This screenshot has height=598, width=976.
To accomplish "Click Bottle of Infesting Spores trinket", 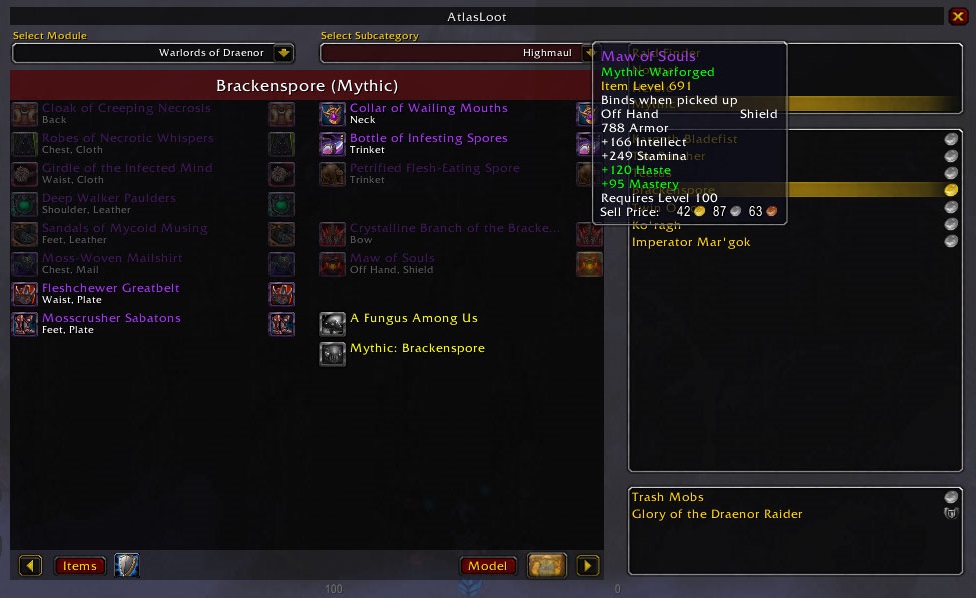I will tap(428, 139).
